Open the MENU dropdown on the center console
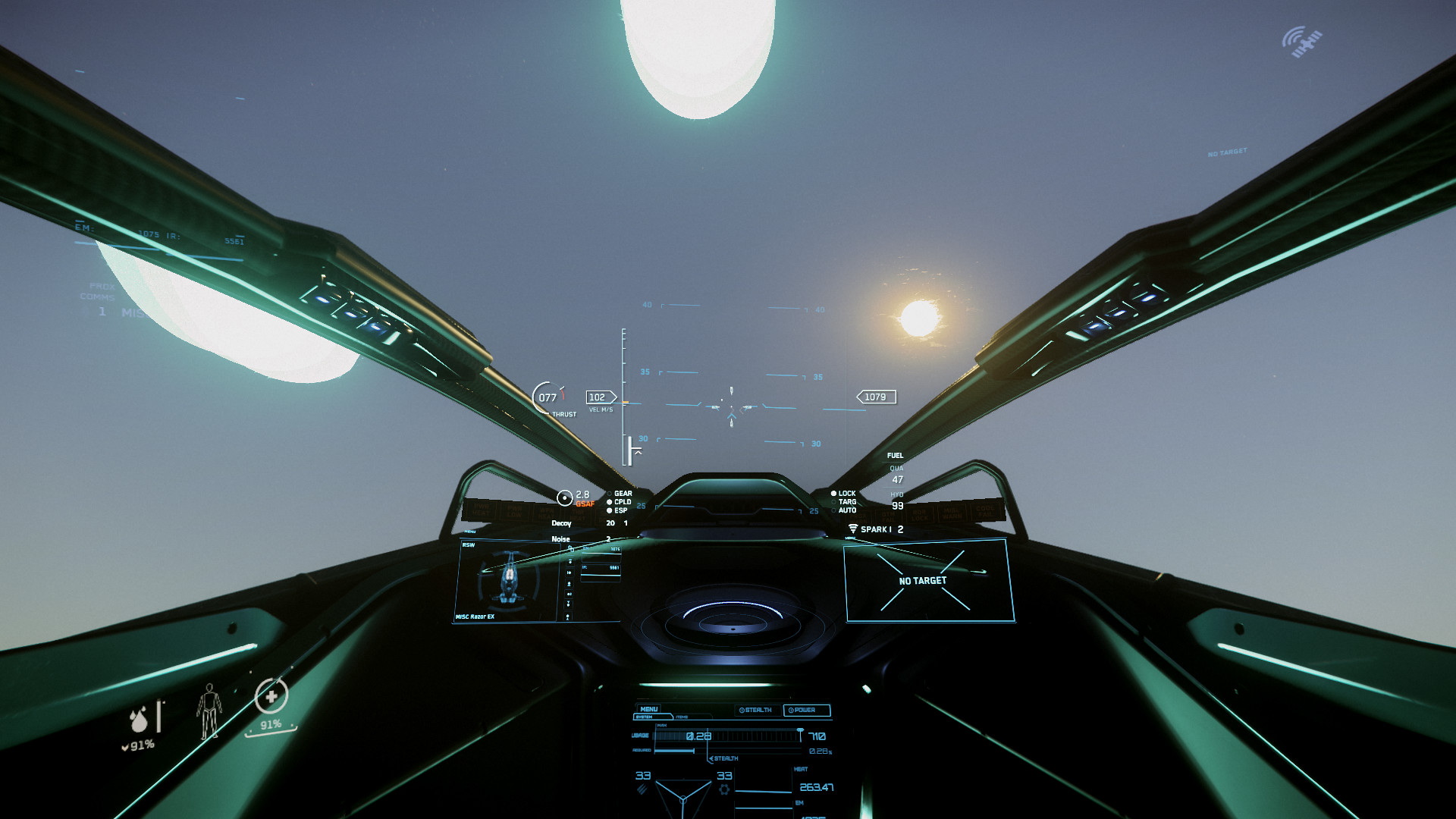 tap(649, 709)
